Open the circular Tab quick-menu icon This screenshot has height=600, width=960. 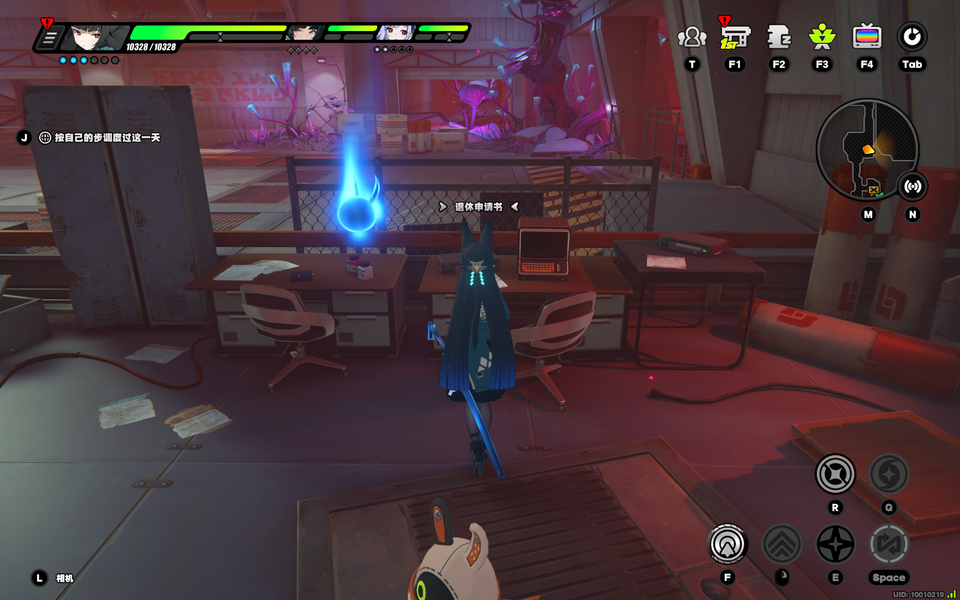click(911, 38)
